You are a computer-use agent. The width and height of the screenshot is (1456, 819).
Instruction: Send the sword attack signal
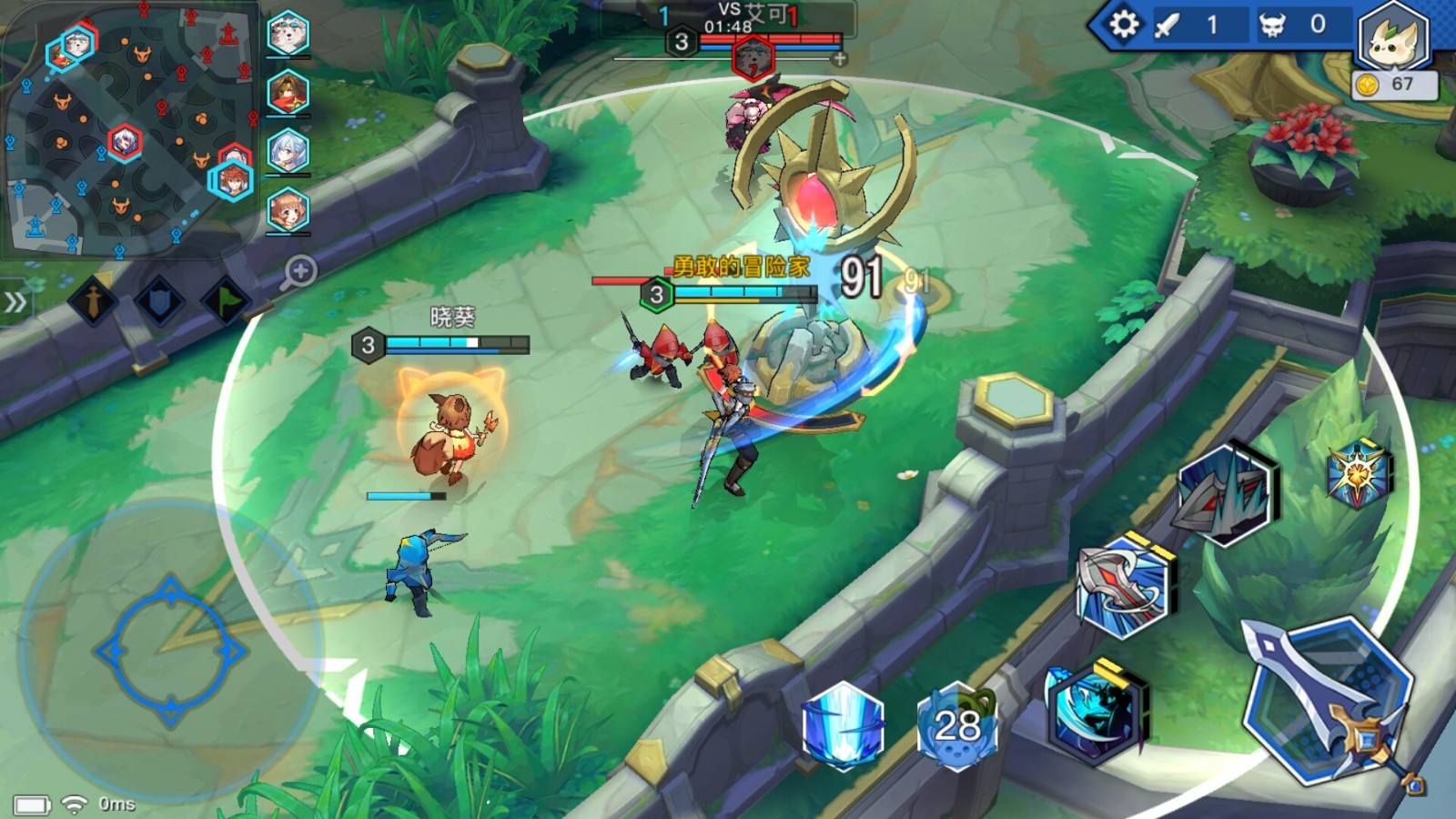pos(93,301)
